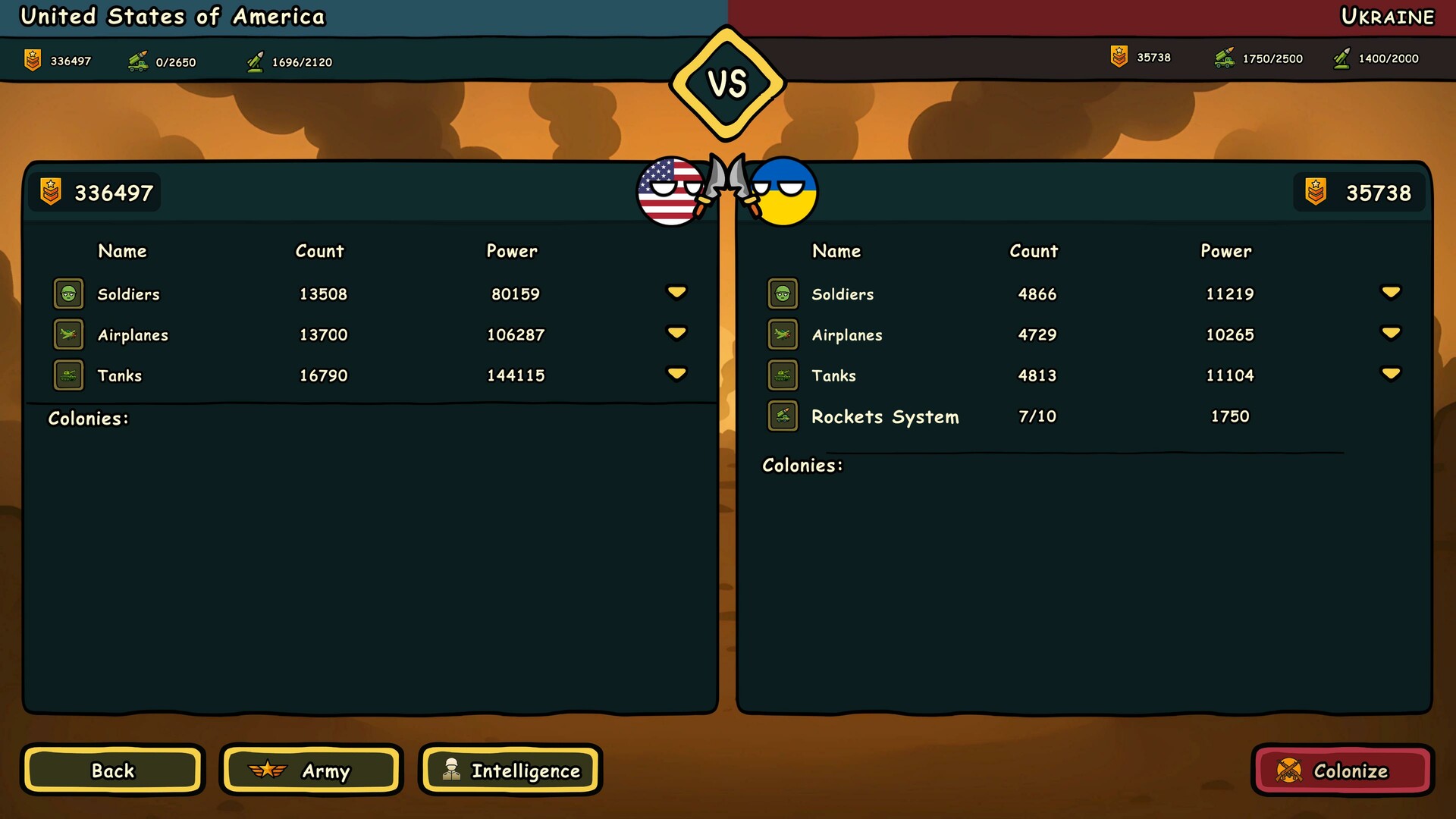Expand Ukraine's Tanks details dropdown
The image size is (1456, 819).
point(1390,373)
